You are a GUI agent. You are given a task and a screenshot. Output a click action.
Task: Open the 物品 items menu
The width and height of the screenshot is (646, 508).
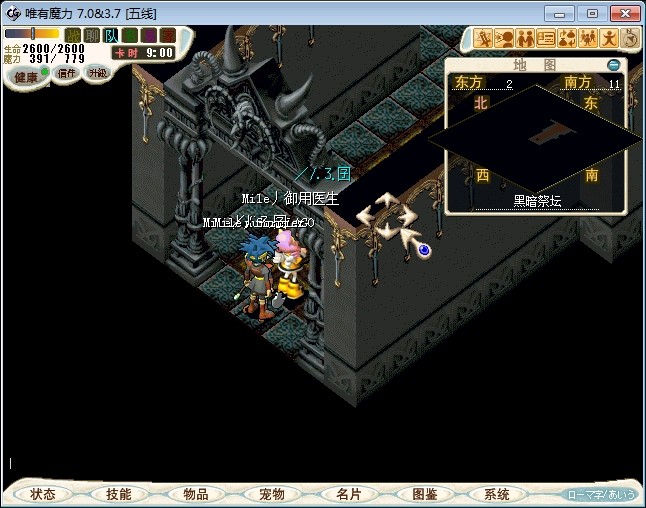pos(196,494)
